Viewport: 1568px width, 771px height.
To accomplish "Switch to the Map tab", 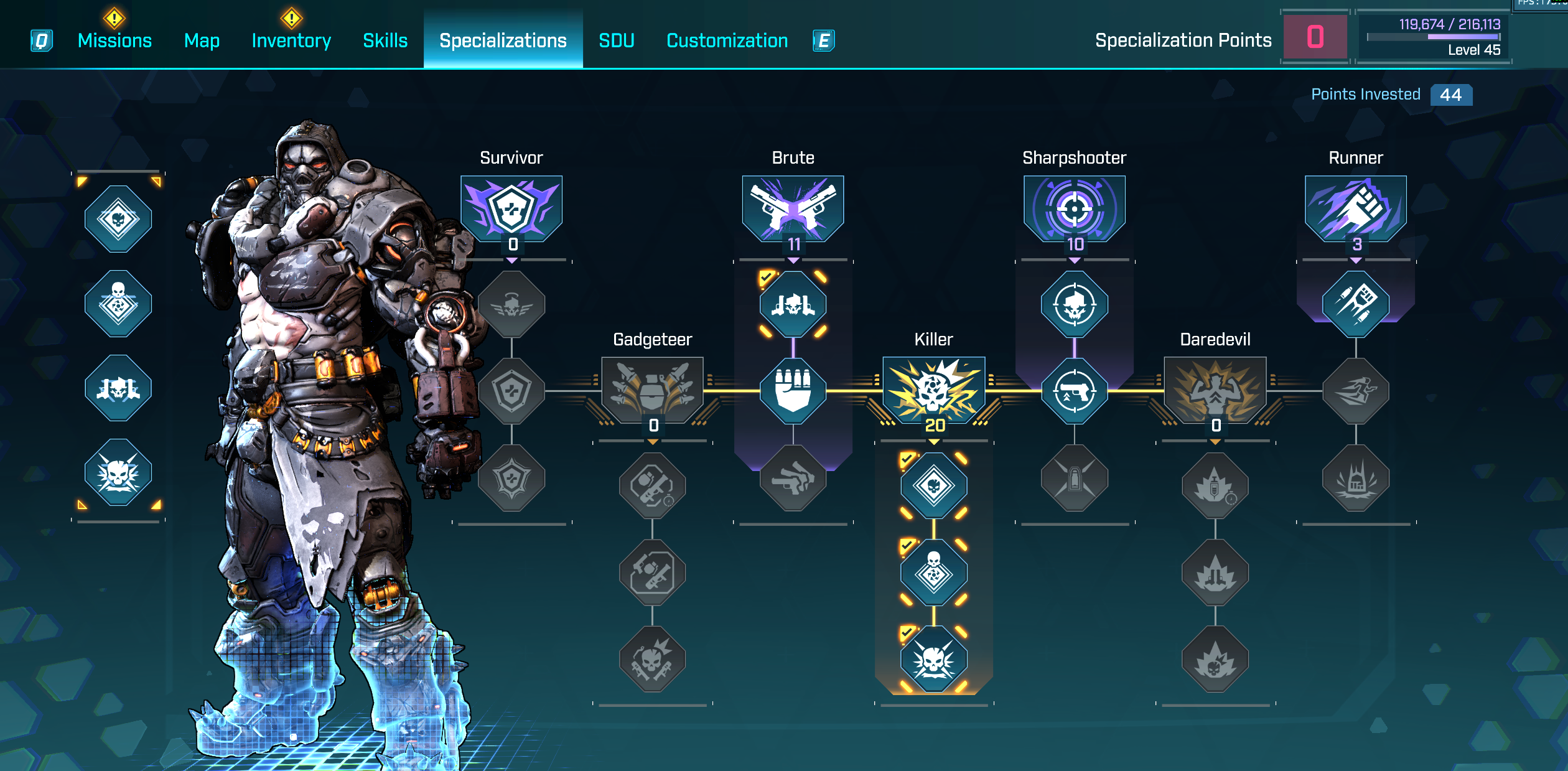I will tap(202, 40).
